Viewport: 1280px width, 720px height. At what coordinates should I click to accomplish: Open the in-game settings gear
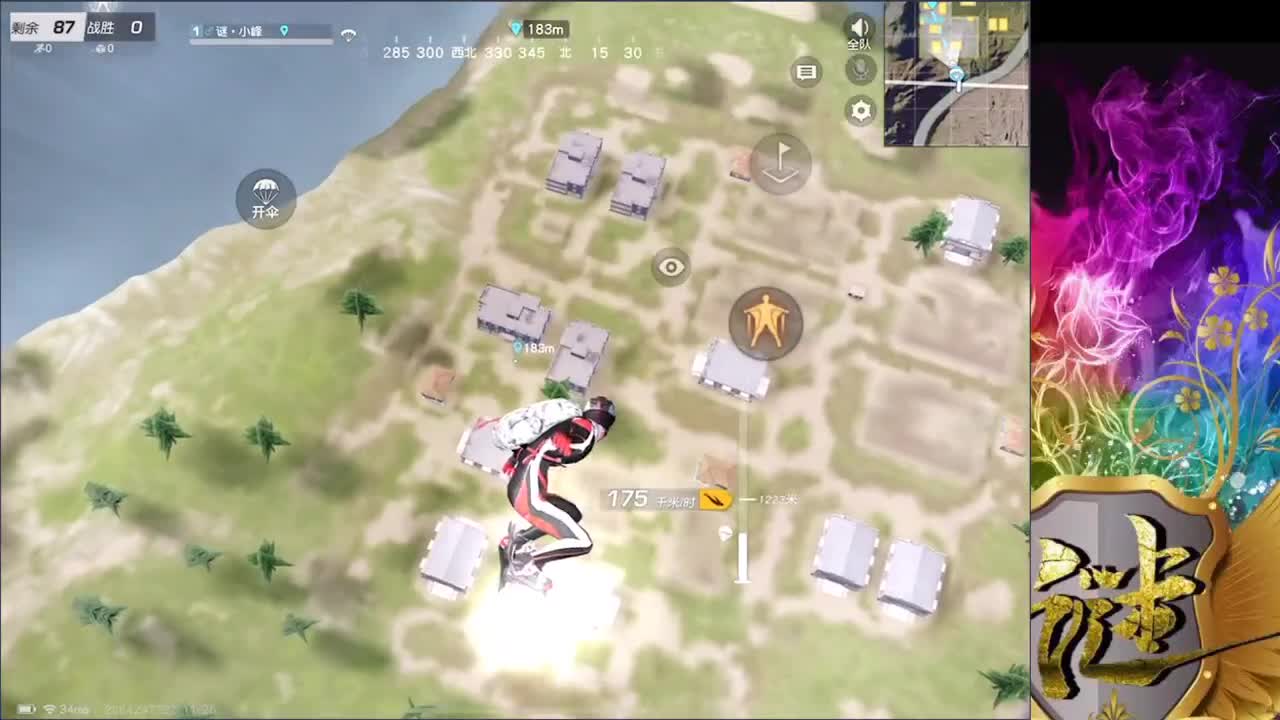[x=860, y=110]
